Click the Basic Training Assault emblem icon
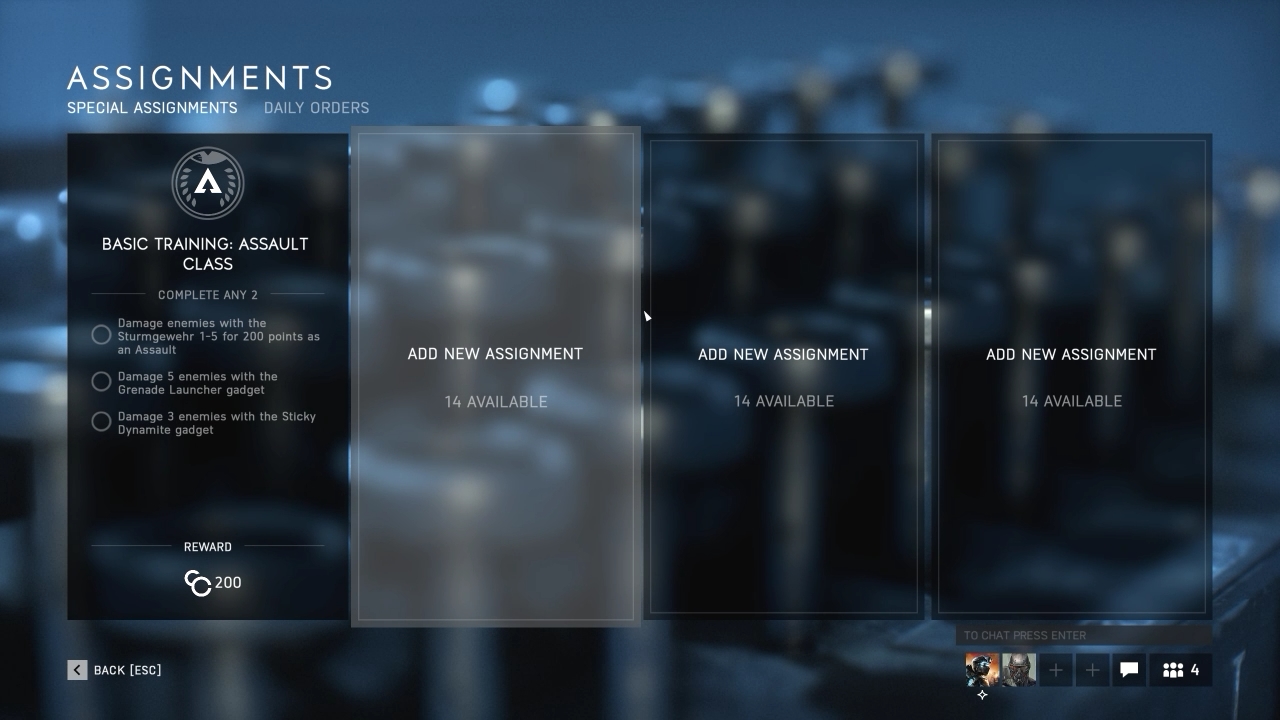 click(208, 183)
